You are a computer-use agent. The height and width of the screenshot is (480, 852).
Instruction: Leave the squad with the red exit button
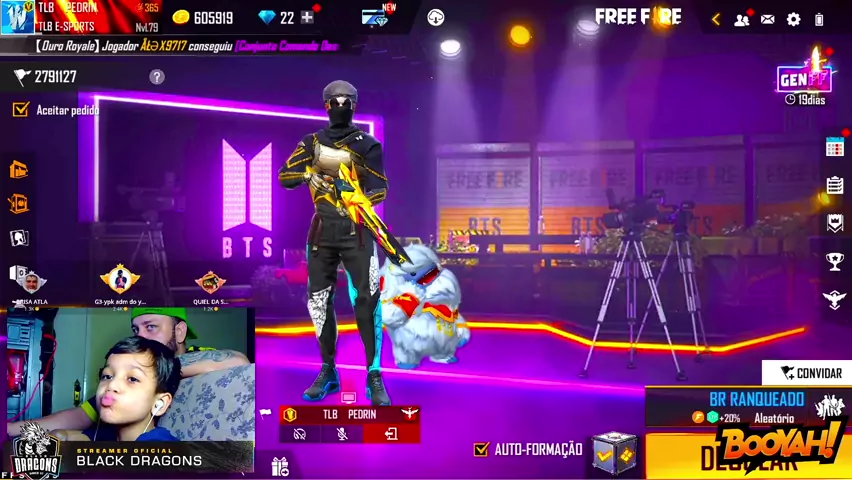coord(391,434)
